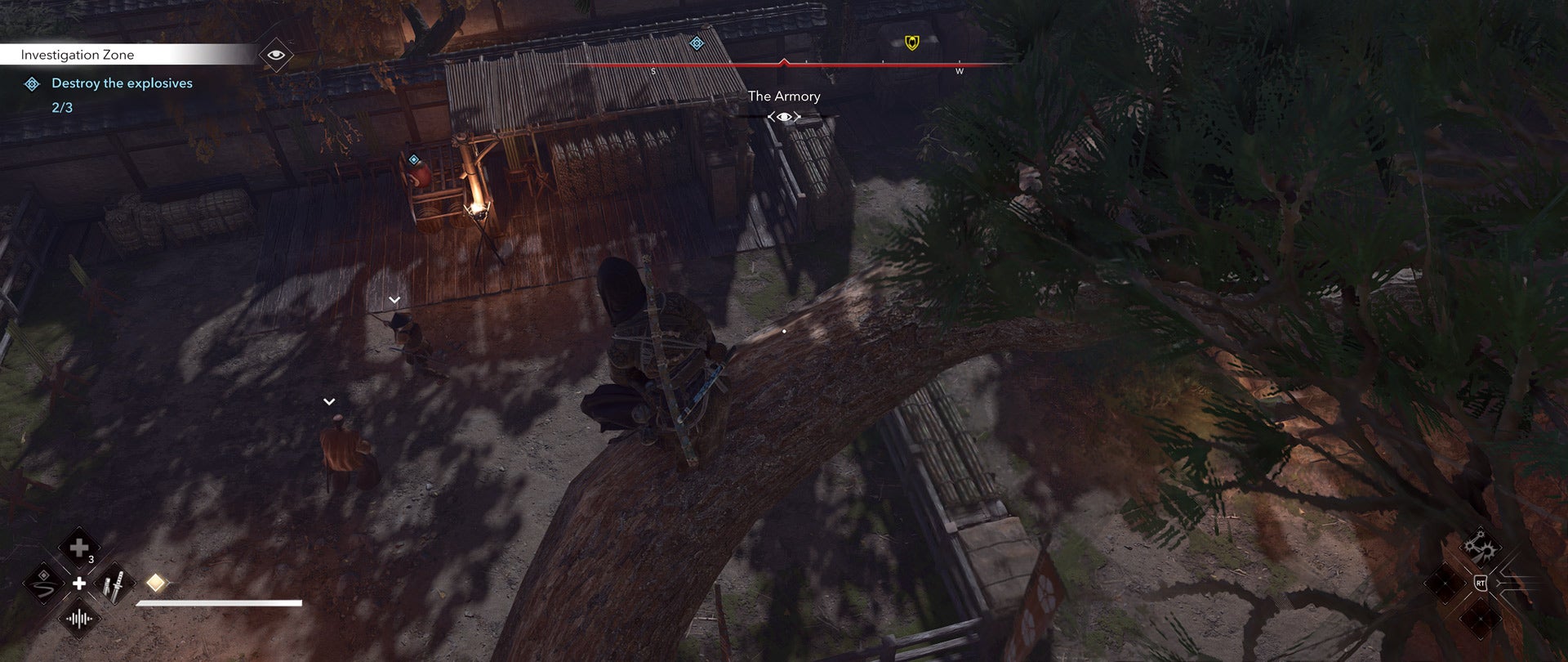The width and height of the screenshot is (1568, 662).
Task: Click the blue marker above the explosive barrel
Action: 414,157
